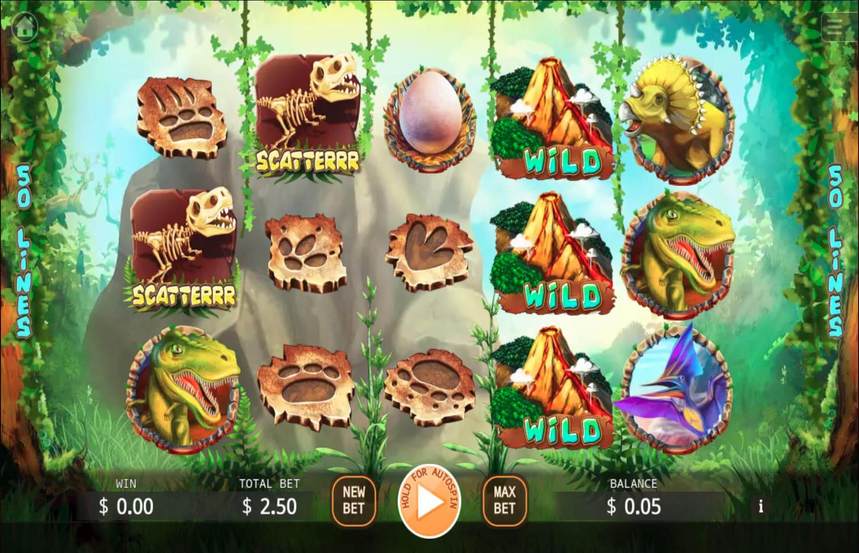This screenshot has height=553, width=859.
Task: Select the MAX BET button
Action: (x=504, y=500)
